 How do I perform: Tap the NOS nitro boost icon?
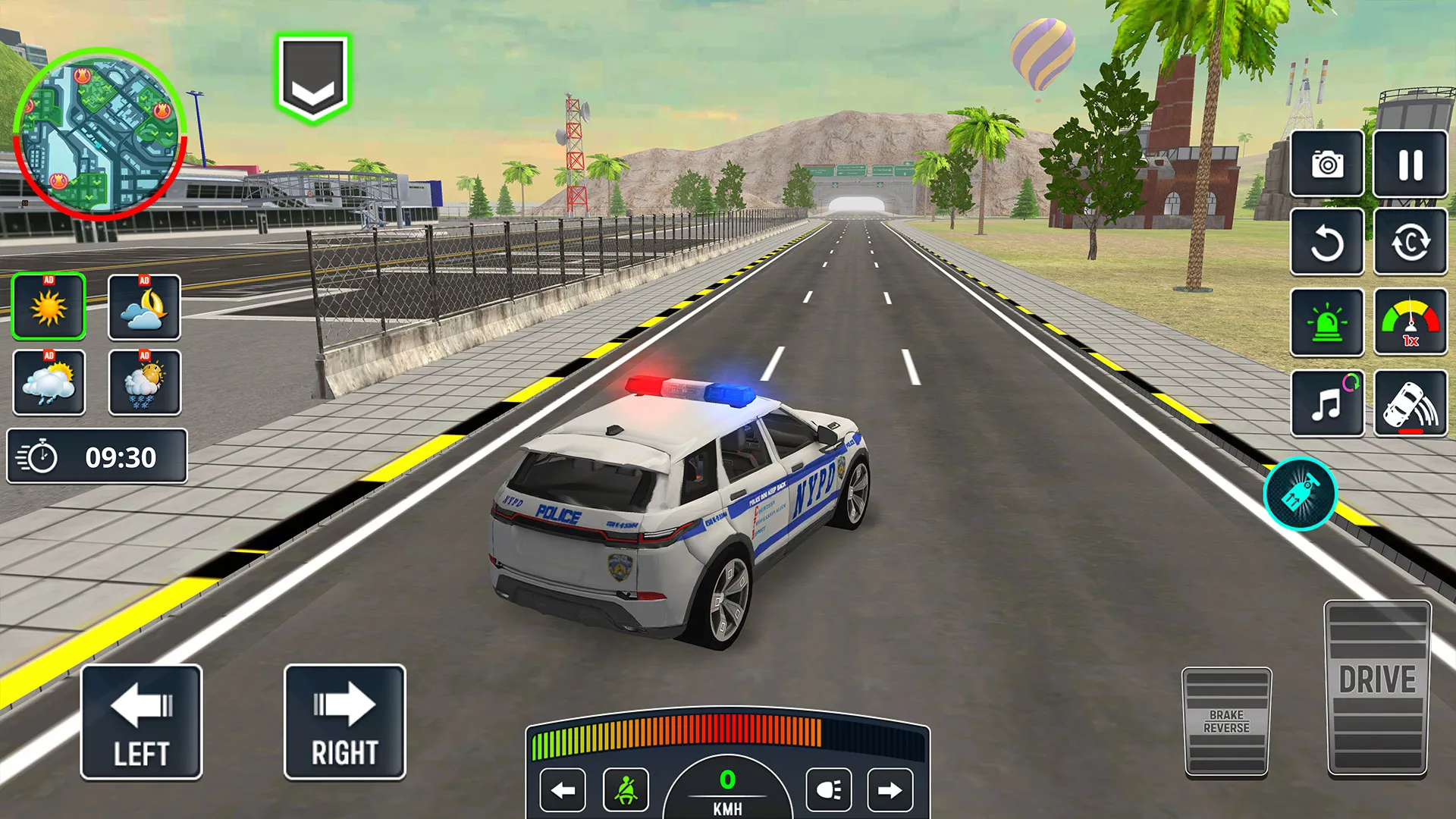point(1299,493)
